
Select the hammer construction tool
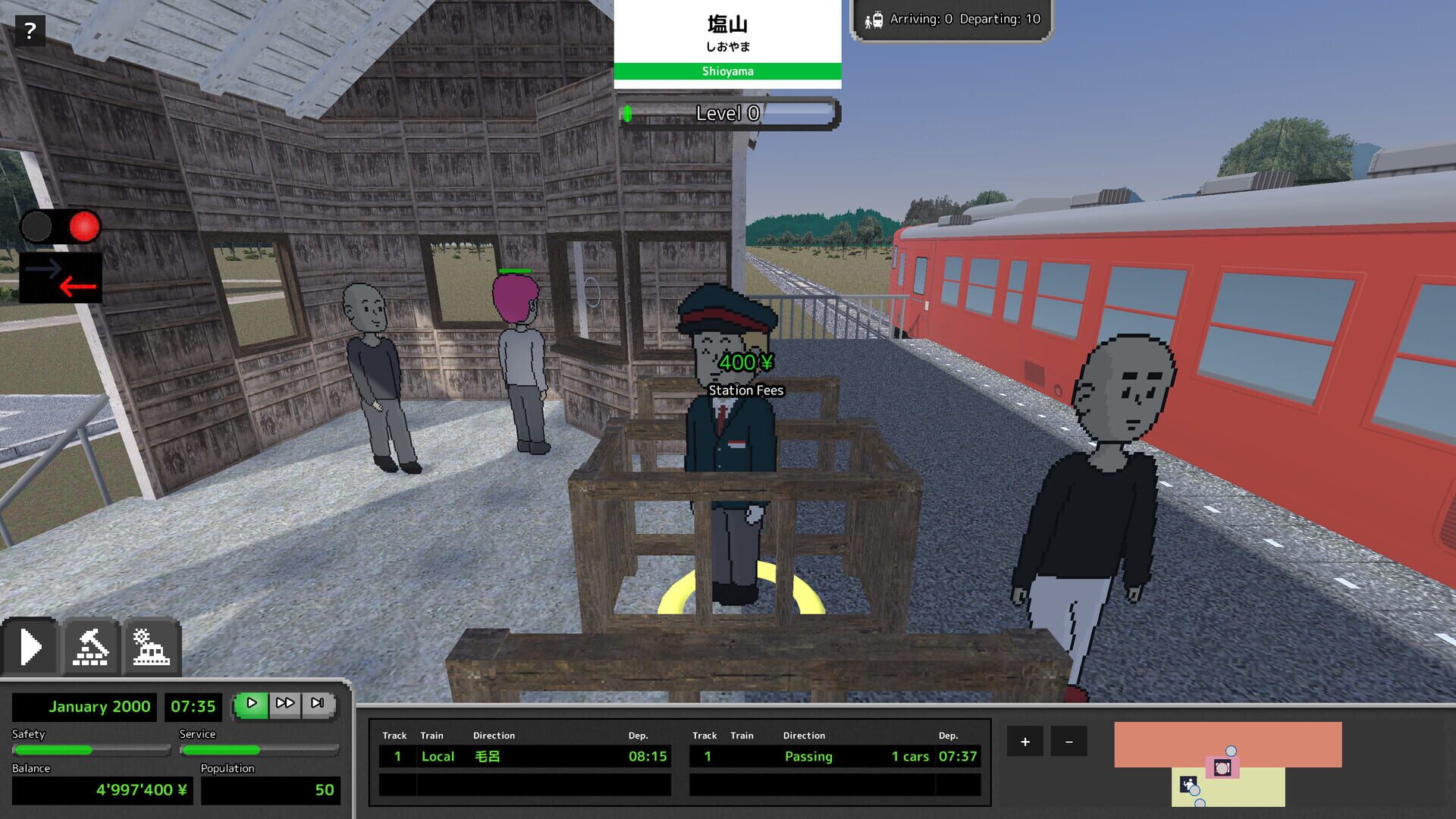tap(90, 645)
